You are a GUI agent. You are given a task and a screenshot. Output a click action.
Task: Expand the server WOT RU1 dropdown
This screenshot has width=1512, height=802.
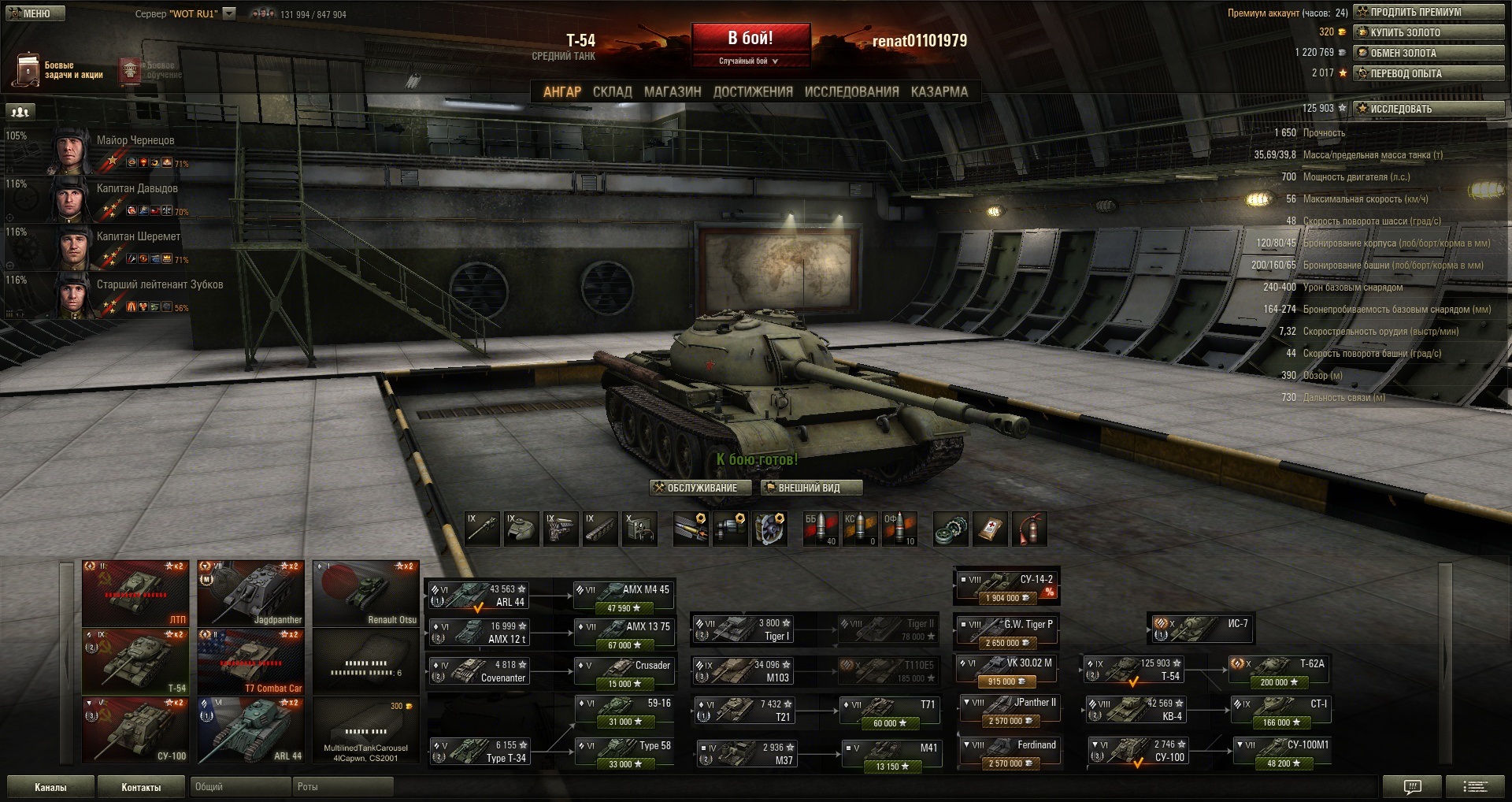(229, 13)
